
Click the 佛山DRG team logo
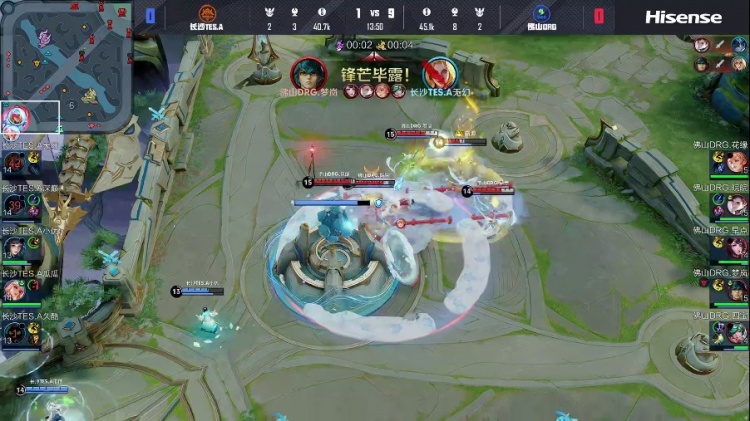tap(542, 14)
